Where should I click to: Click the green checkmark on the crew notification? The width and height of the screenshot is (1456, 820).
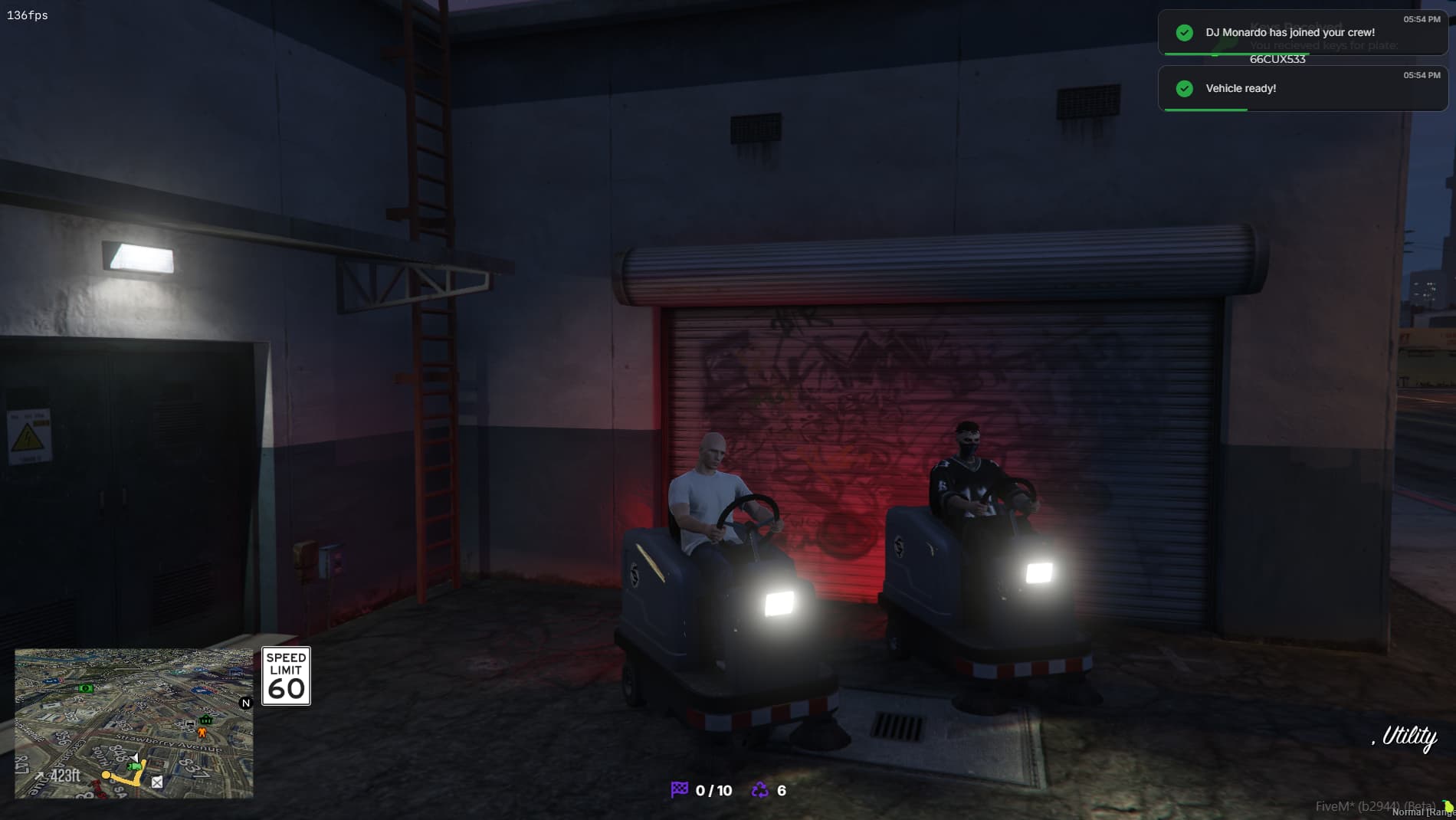[1185, 33]
